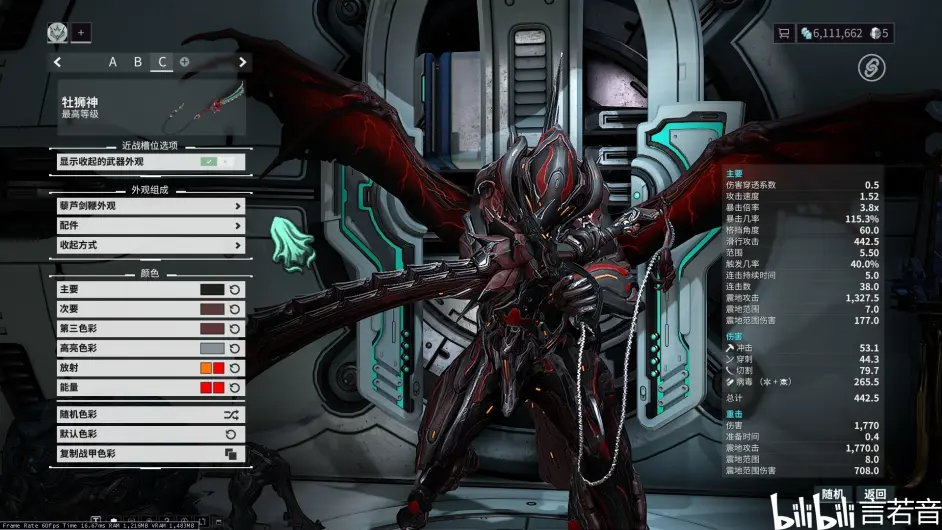The image size is (942, 530).
Task: Open the 收起方式 holster style menu
Action: click(x=150, y=245)
